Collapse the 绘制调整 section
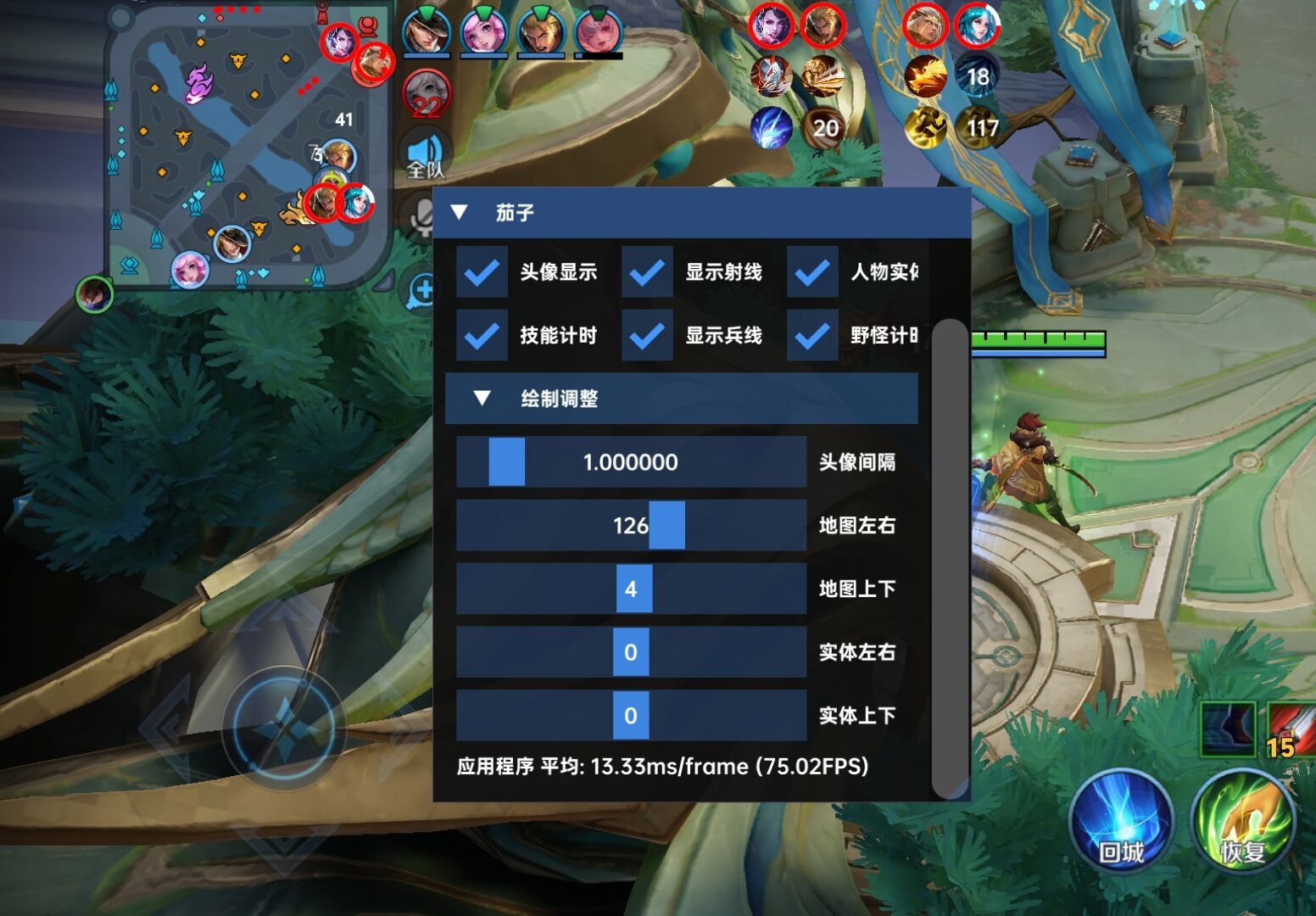This screenshot has width=1316, height=916. pos(482,399)
